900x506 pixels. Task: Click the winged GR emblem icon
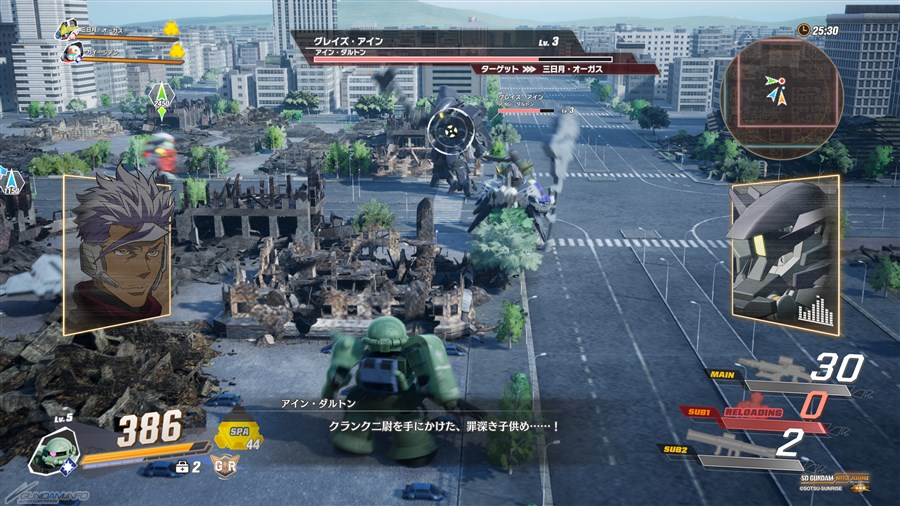tap(224, 466)
